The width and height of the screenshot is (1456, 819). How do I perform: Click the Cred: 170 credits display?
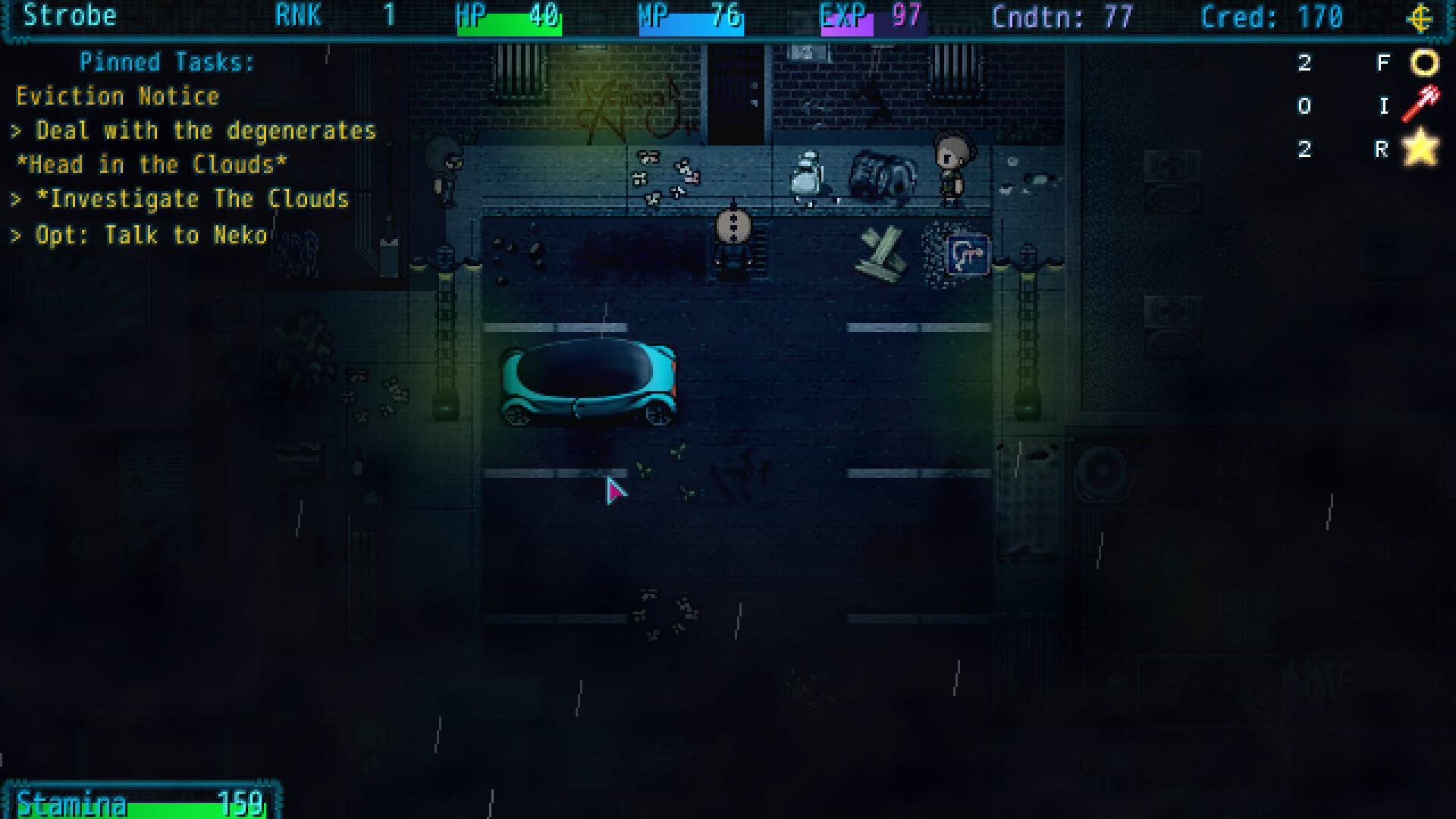coord(1274,17)
